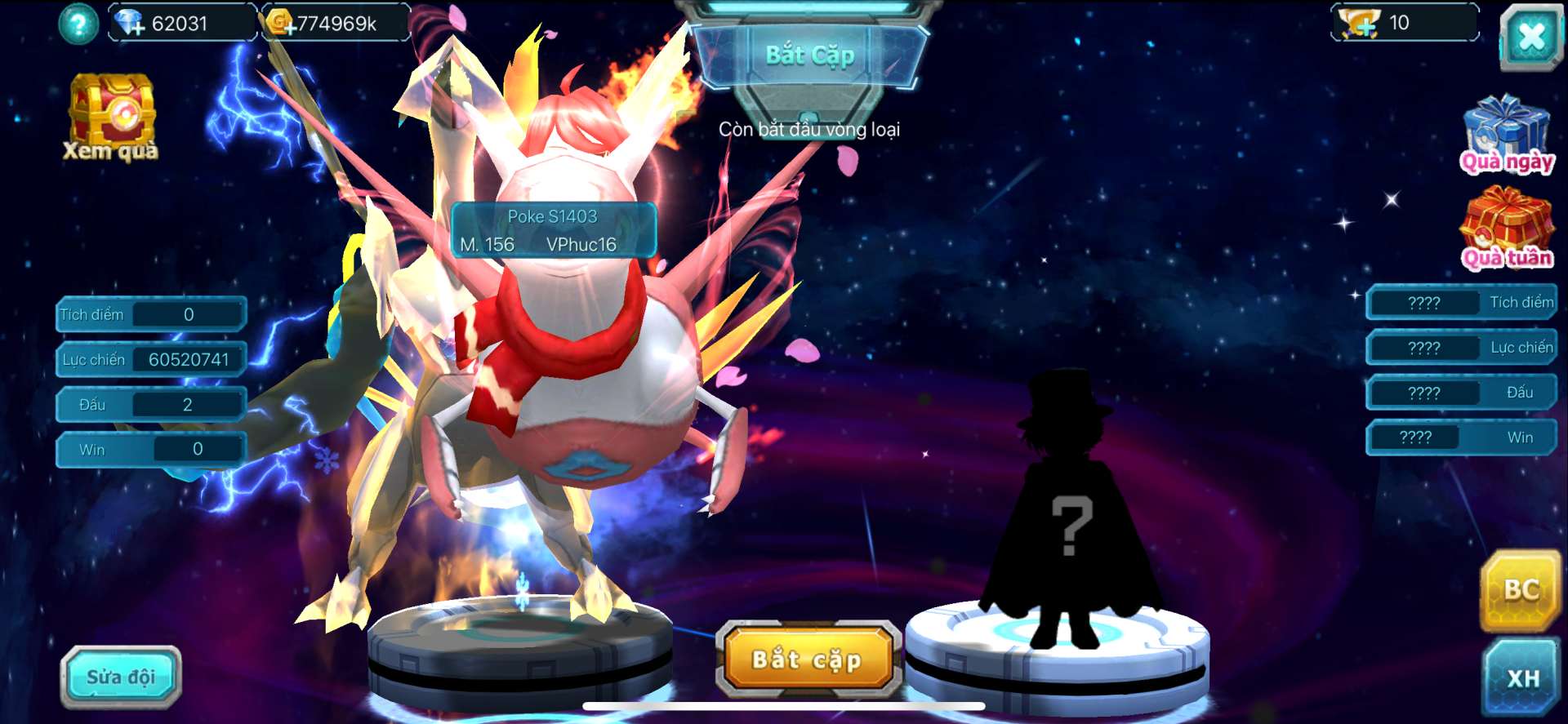Open the XH ranking button

pyautogui.click(x=1522, y=678)
